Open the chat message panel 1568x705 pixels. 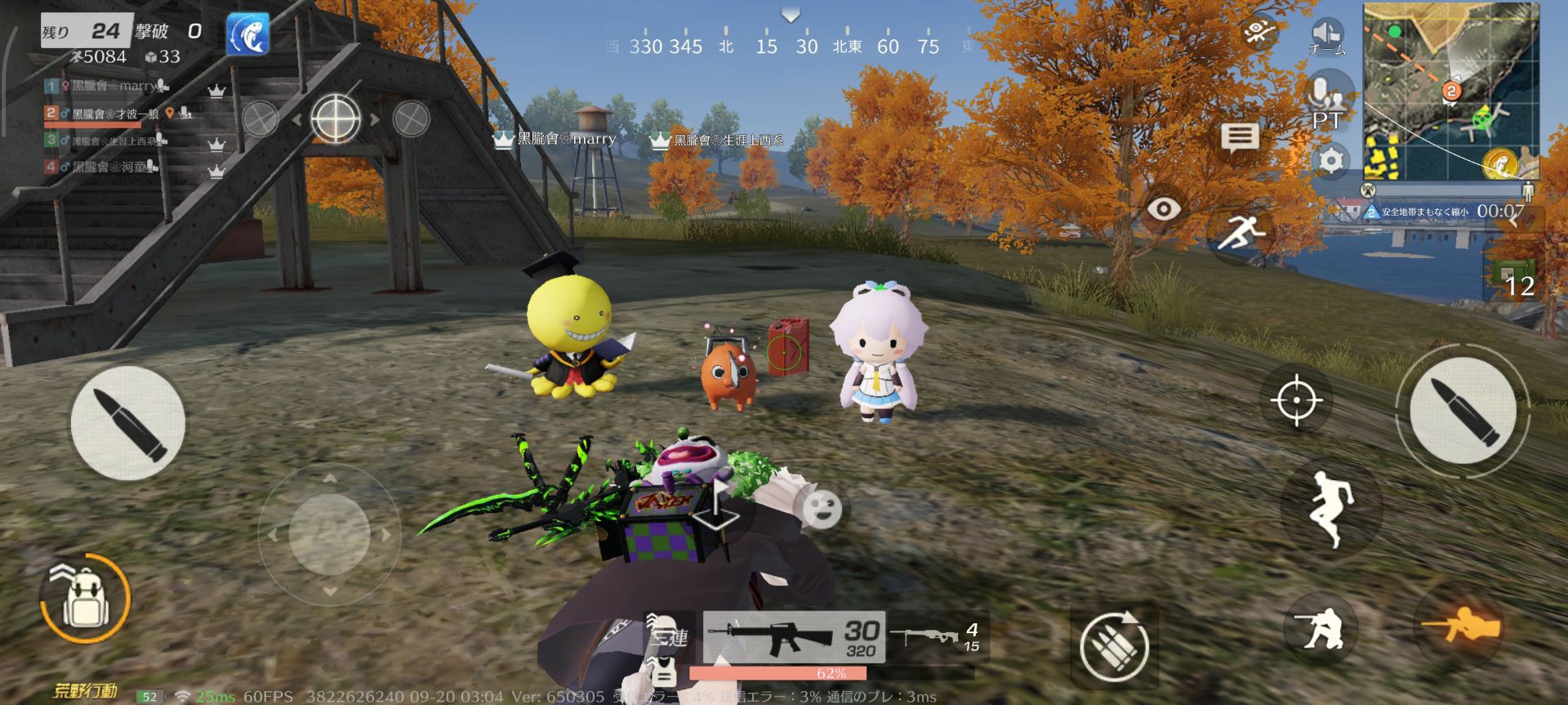[1239, 138]
